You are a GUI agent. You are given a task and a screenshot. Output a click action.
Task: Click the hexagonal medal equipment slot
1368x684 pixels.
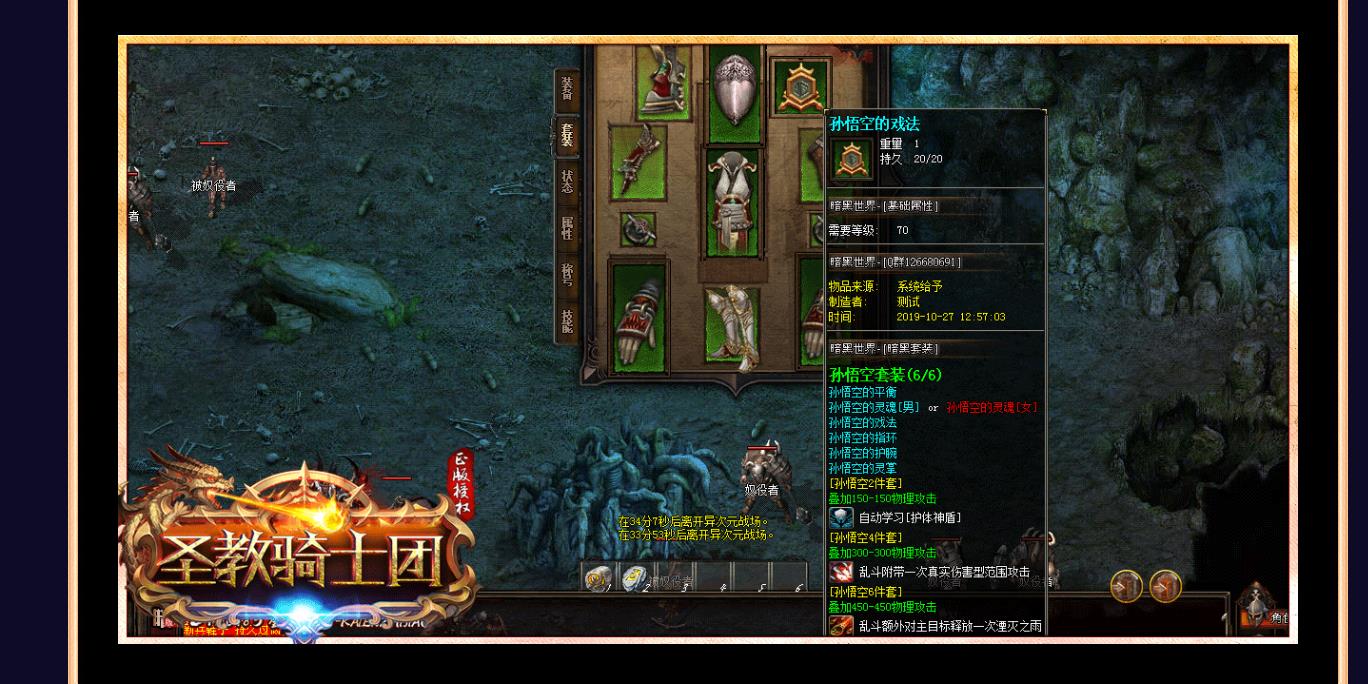pyautogui.click(x=801, y=88)
